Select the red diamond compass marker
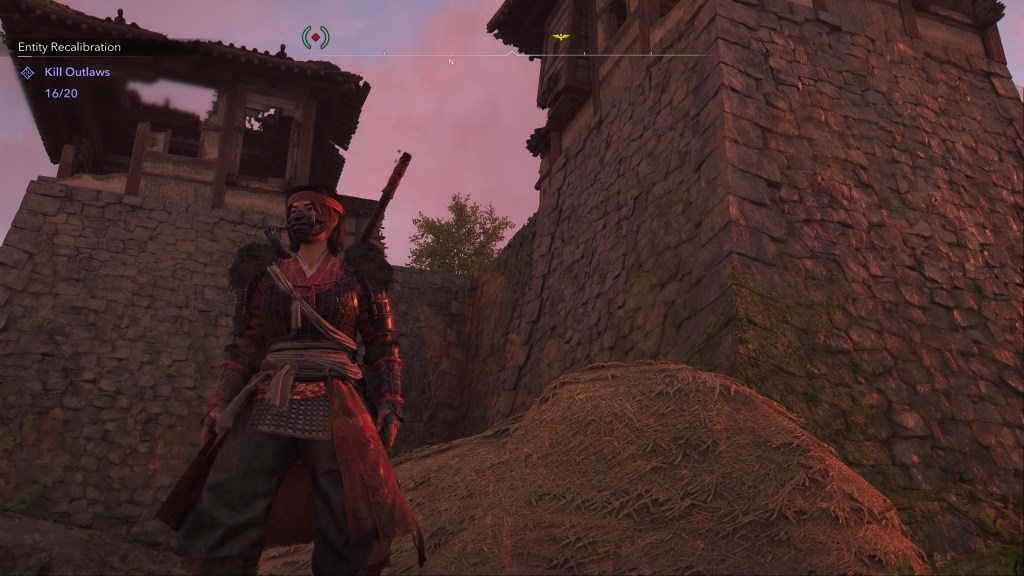 tap(315, 38)
